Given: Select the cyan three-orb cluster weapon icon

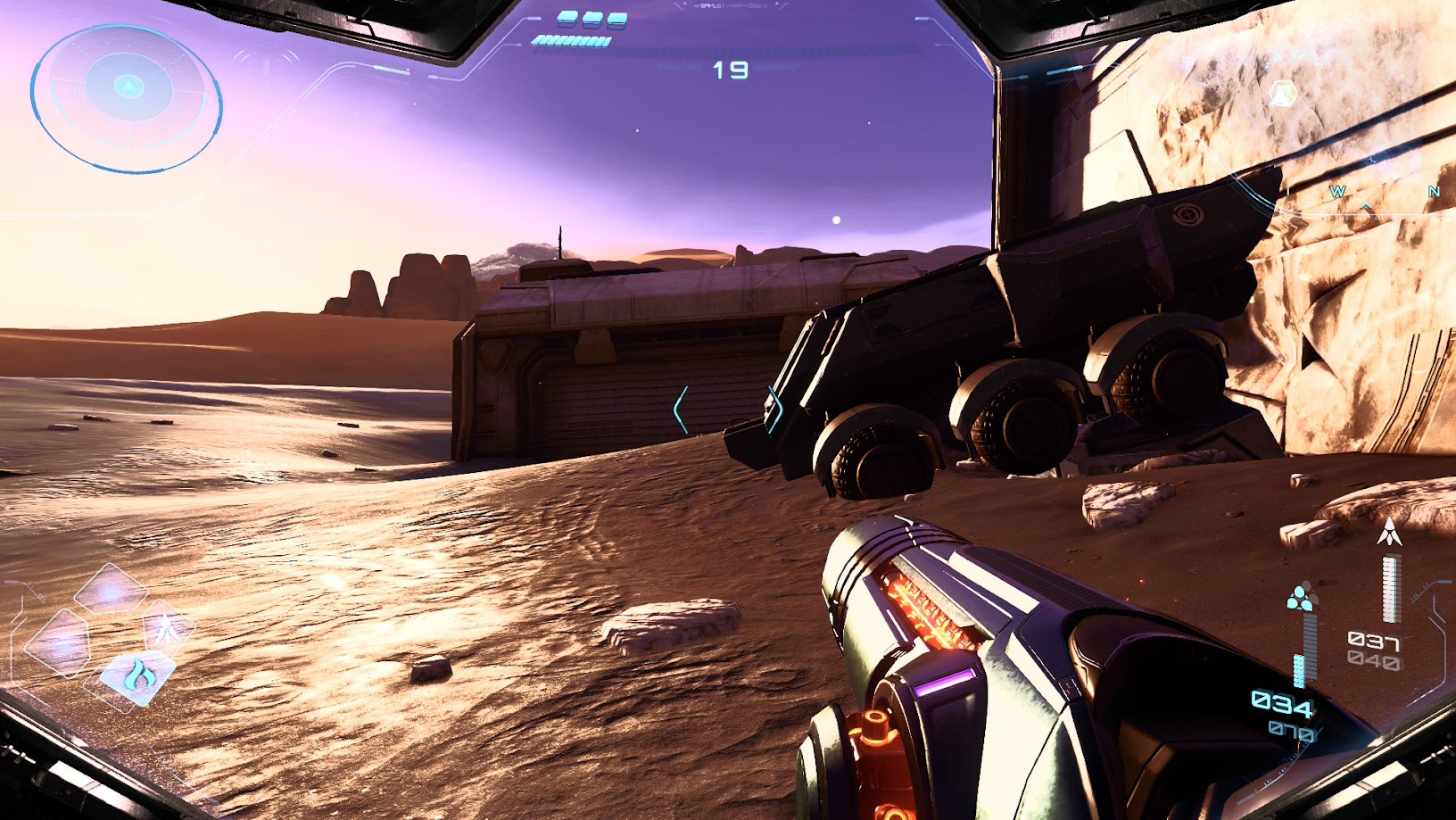Looking at the screenshot, I should (x=1301, y=598).
